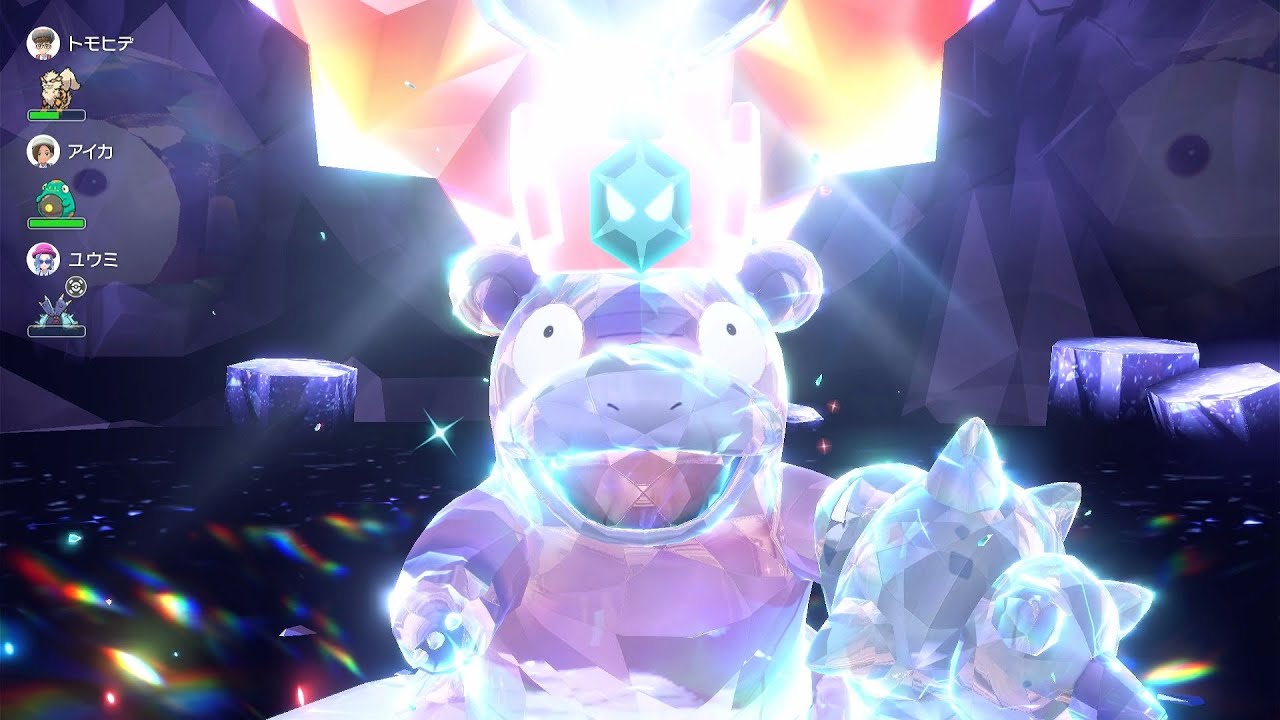Select the Arcanine sprite under トモヒデ
Image resolution: width=1280 pixels, height=720 pixels.
60,86
